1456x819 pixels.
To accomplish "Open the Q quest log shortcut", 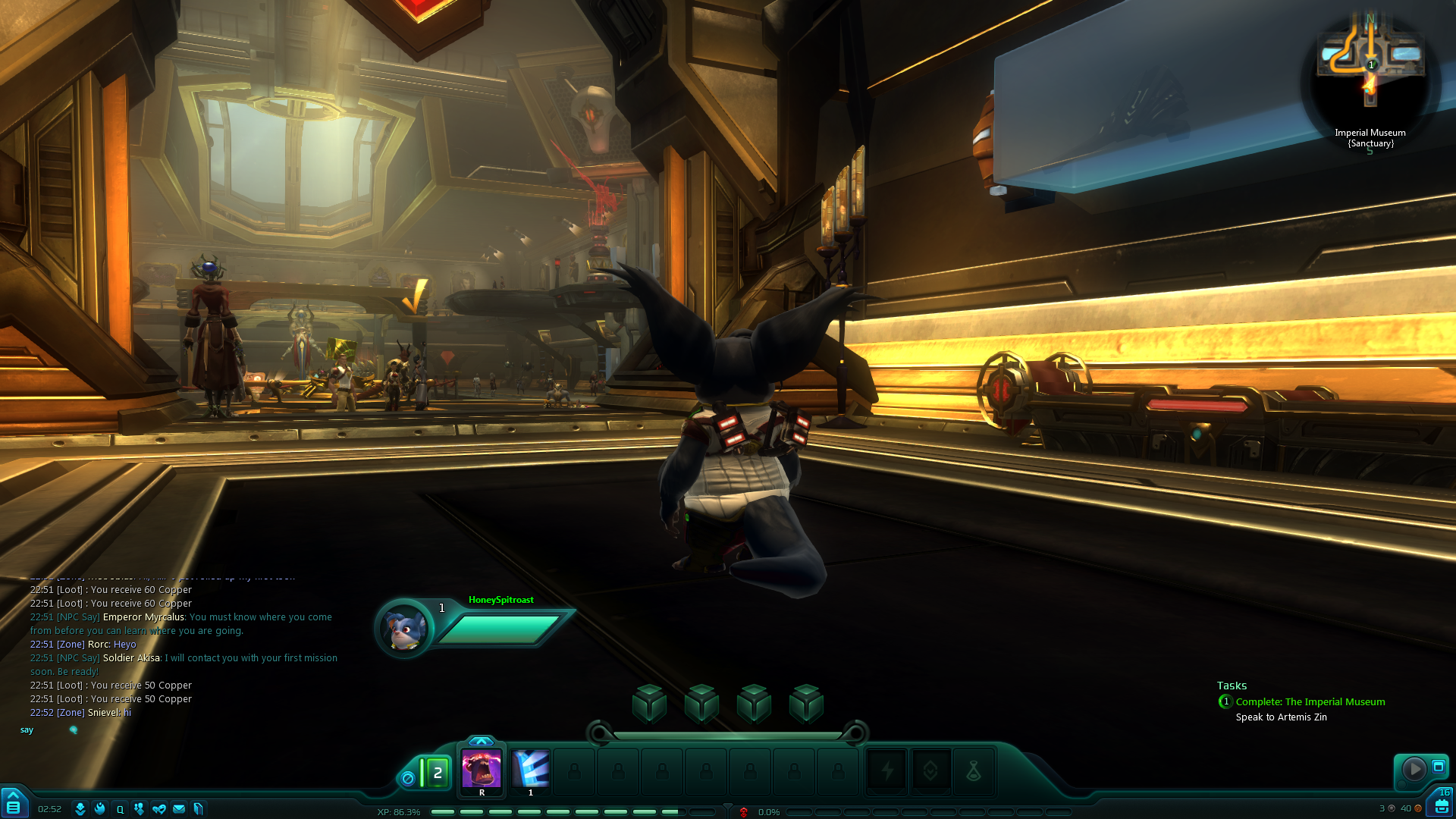I will tap(120, 809).
